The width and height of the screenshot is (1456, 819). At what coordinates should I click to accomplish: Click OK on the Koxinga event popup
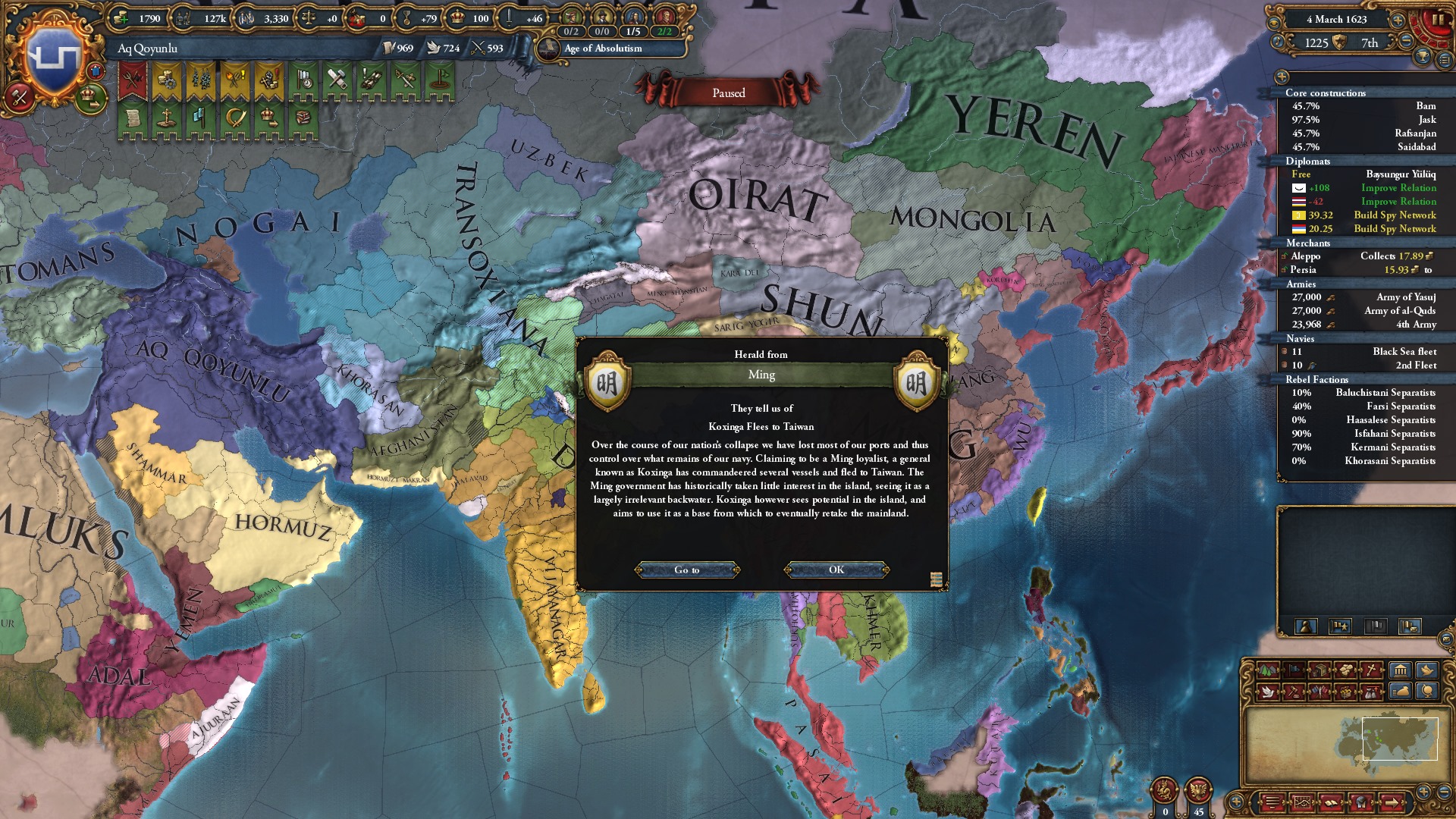(836, 570)
